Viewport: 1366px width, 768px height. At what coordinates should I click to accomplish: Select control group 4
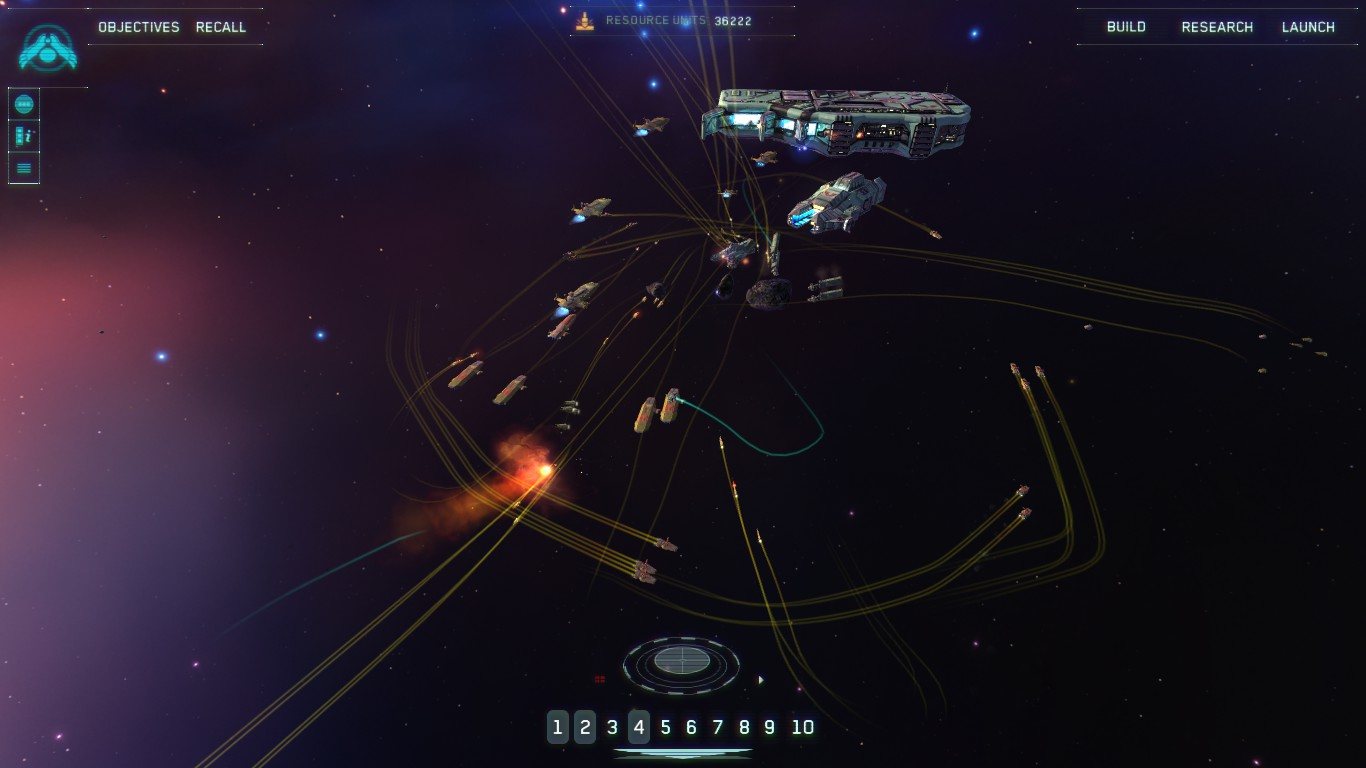pyautogui.click(x=639, y=727)
